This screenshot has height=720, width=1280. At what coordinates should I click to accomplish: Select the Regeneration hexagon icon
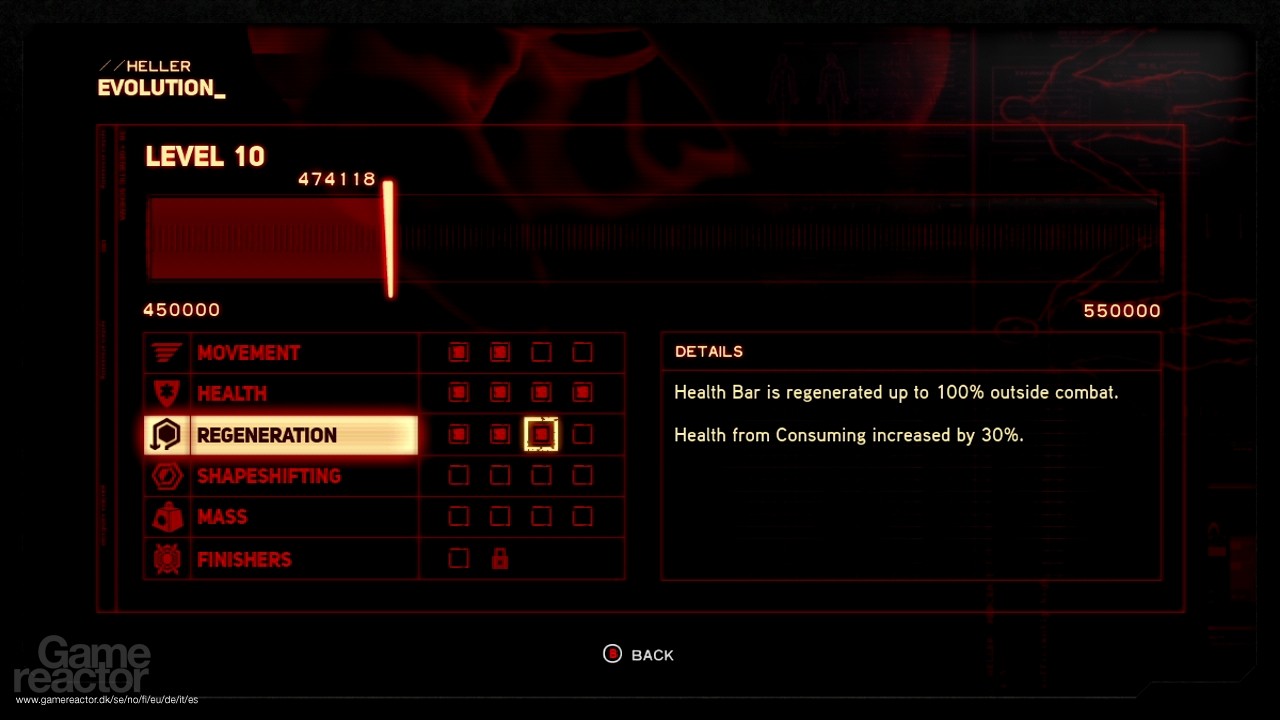click(166, 434)
